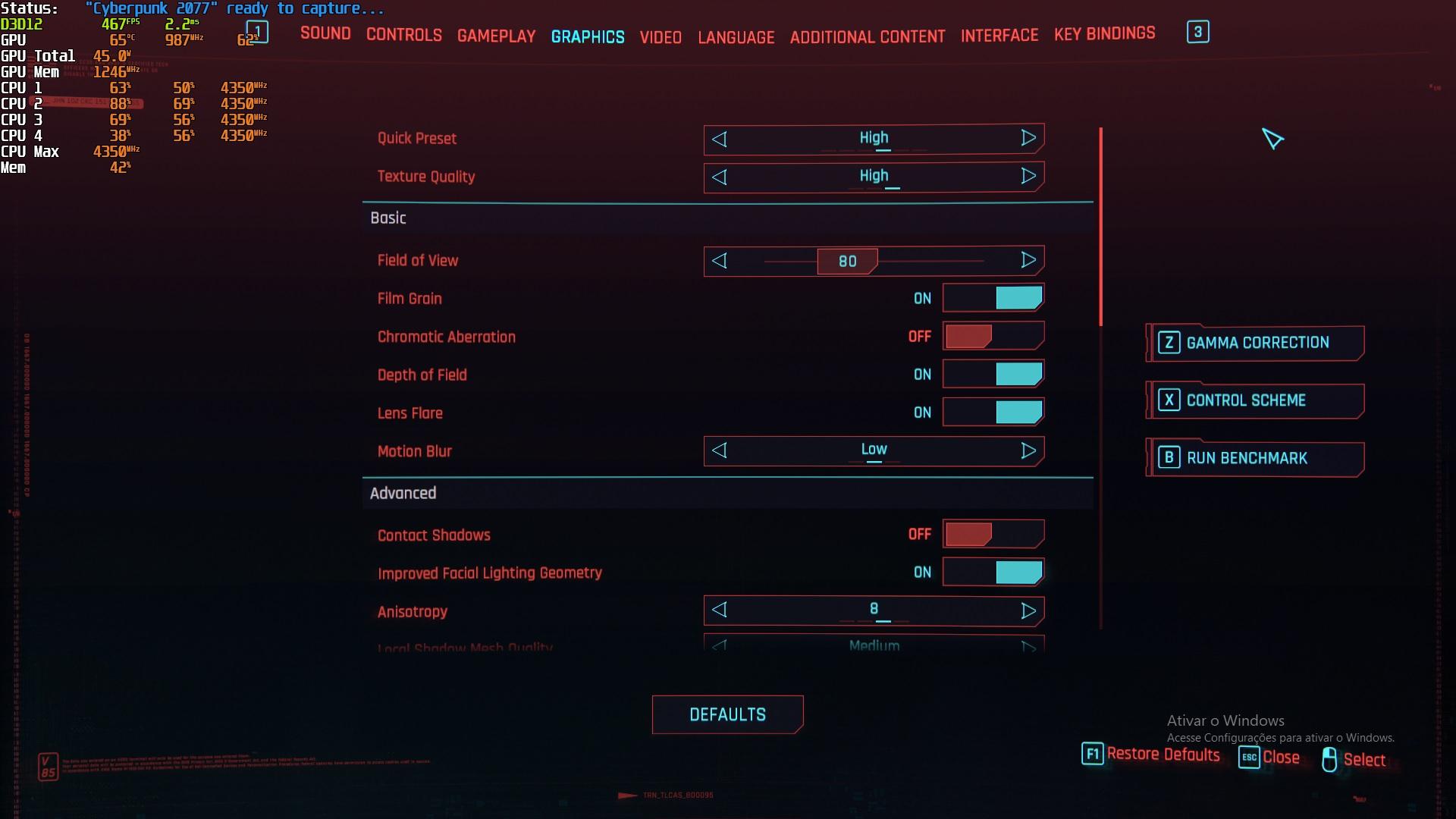The height and width of the screenshot is (819, 1456).
Task: Disable the Film Grain toggle
Action: pos(993,298)
